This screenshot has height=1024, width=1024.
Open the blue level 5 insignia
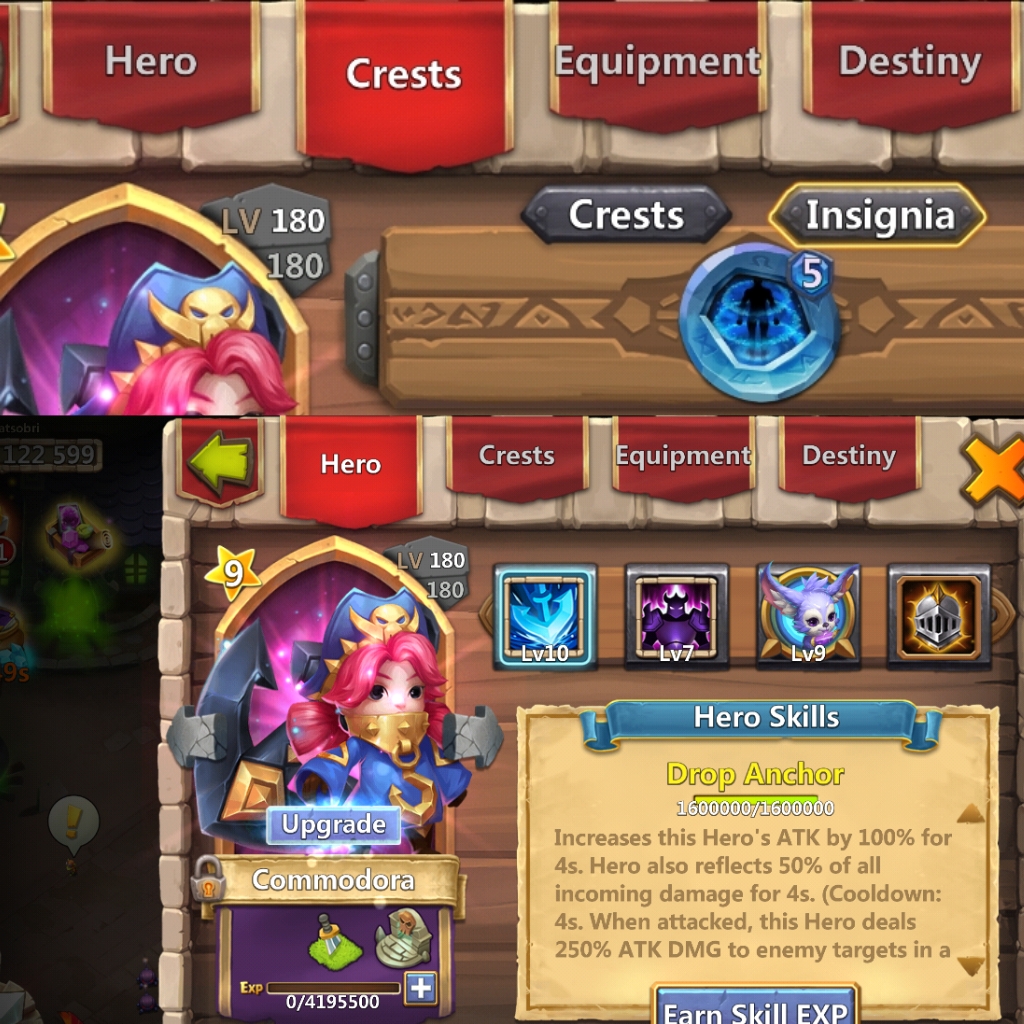(759, 321)
